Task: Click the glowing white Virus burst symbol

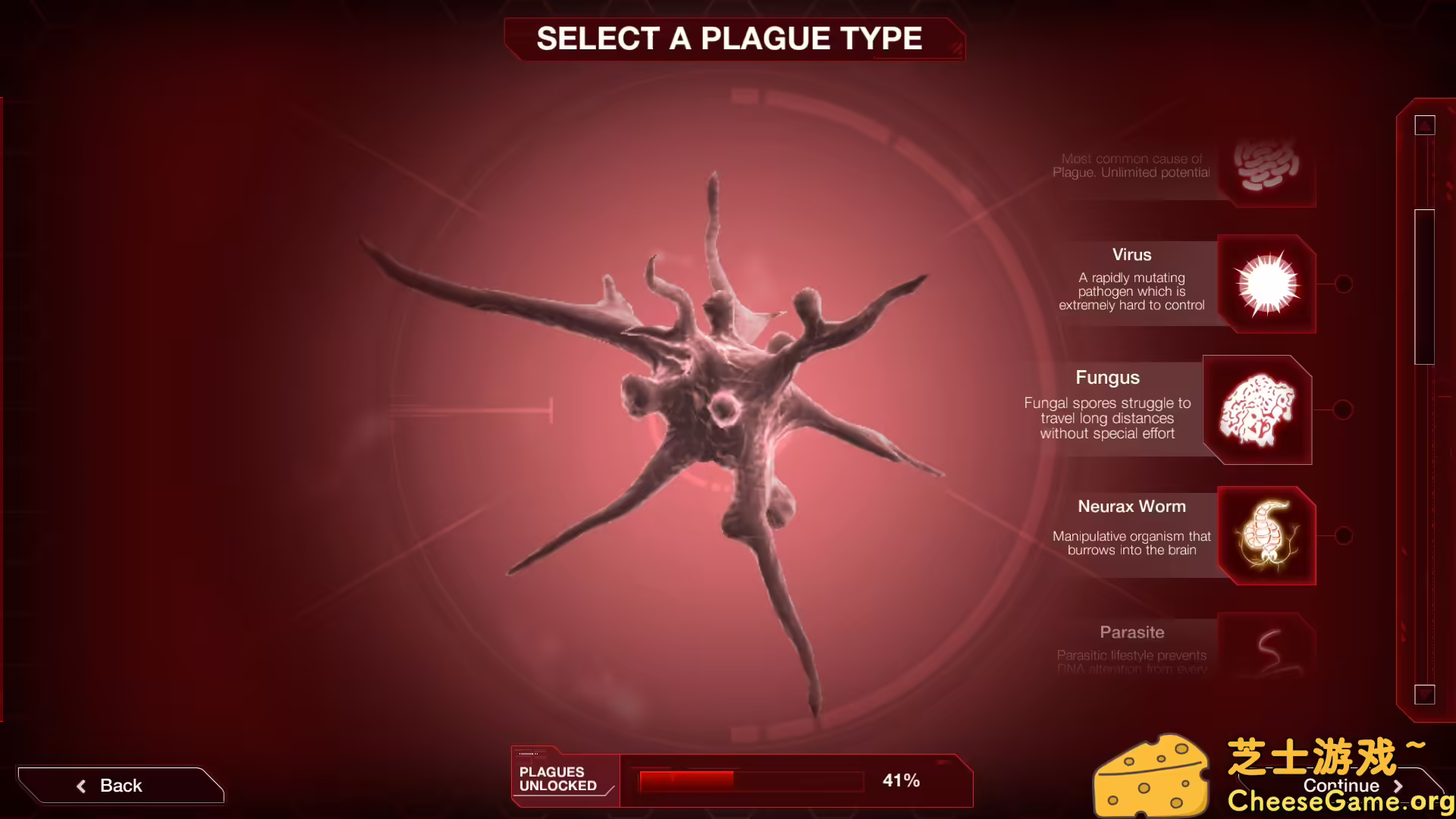Action: [x=1265, y=284]
